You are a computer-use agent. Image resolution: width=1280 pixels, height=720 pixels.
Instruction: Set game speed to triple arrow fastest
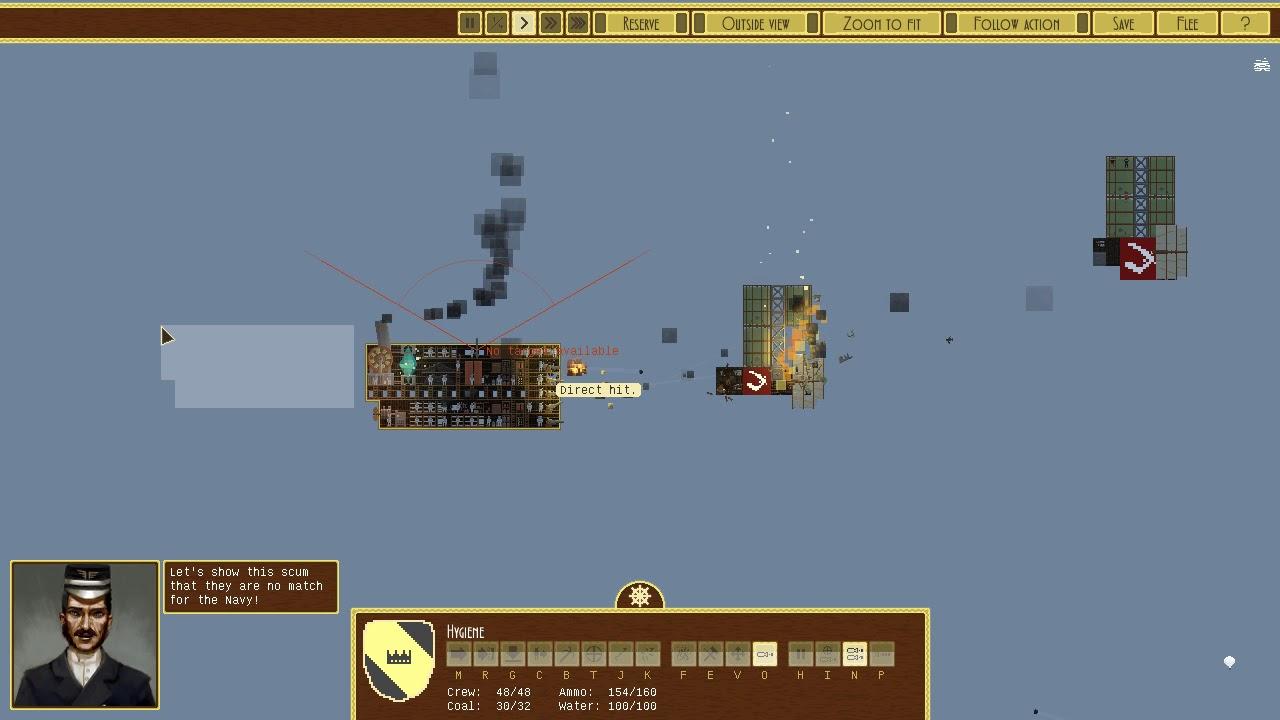[577, 23]
